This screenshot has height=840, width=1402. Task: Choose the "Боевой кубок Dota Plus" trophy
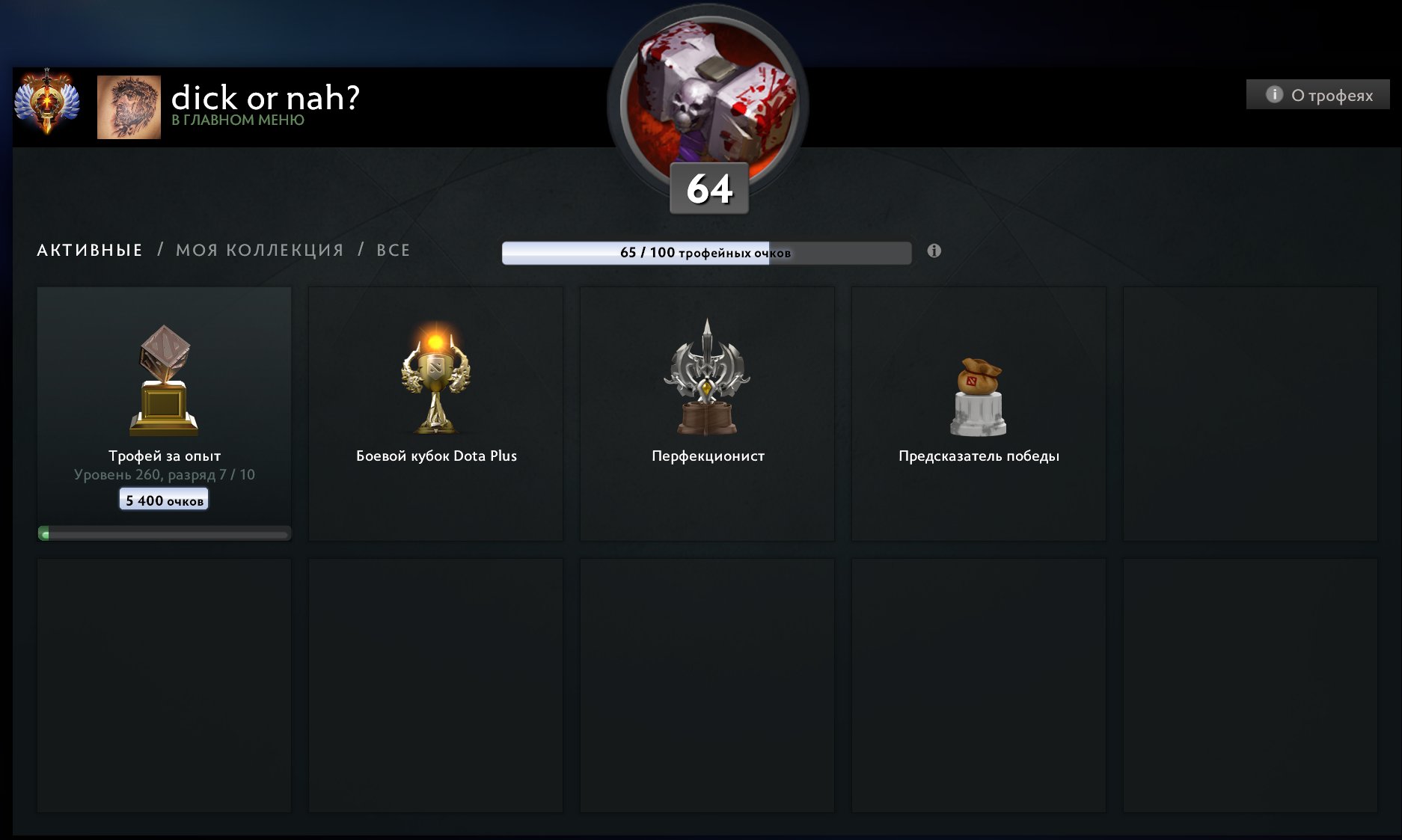(x=436, y=413)
